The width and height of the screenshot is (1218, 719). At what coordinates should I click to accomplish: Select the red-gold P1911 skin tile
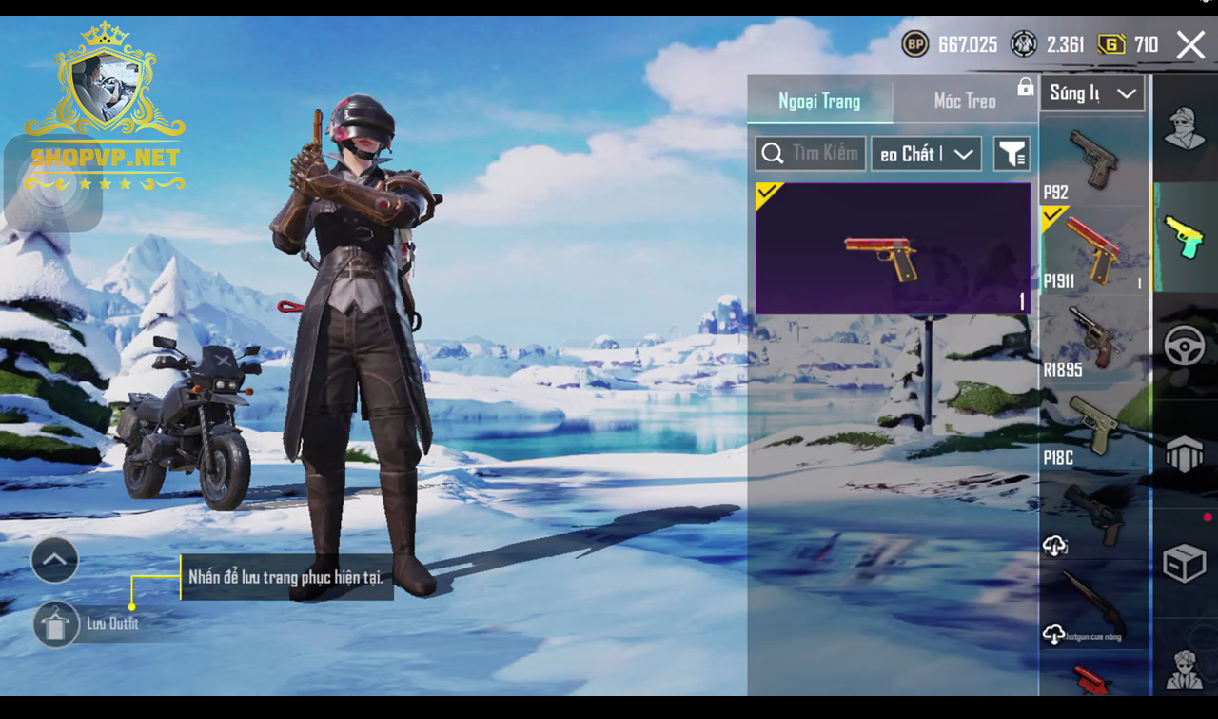pyautogui.click(x=892, y=248)
